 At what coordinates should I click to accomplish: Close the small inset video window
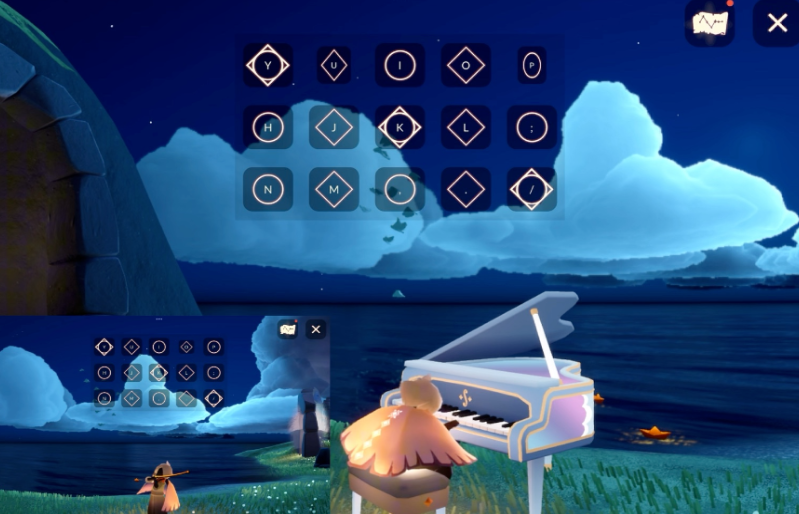[x=316, y=329]
